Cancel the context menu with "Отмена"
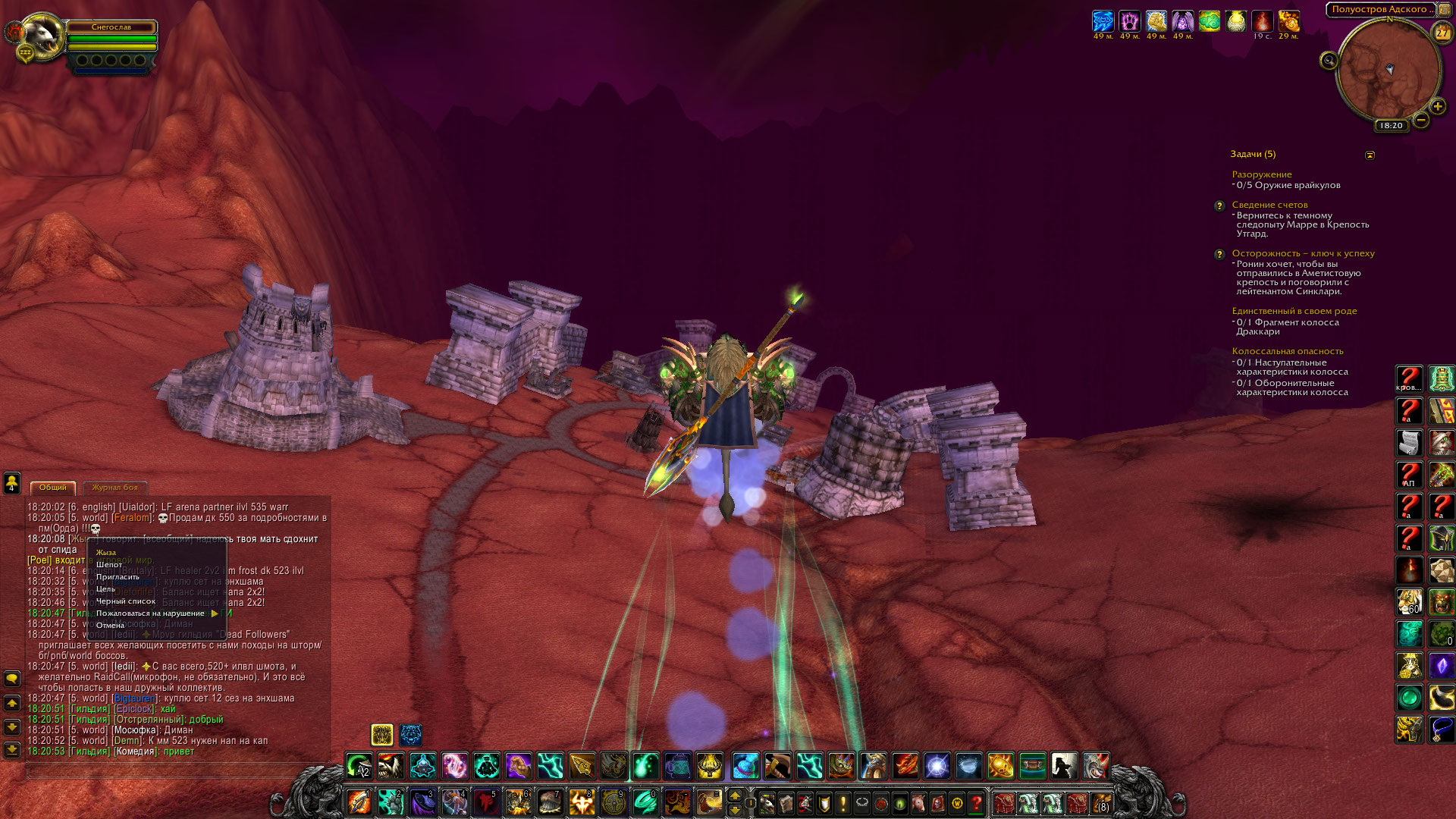This screenshot has width=1456, height=819. 110,626
